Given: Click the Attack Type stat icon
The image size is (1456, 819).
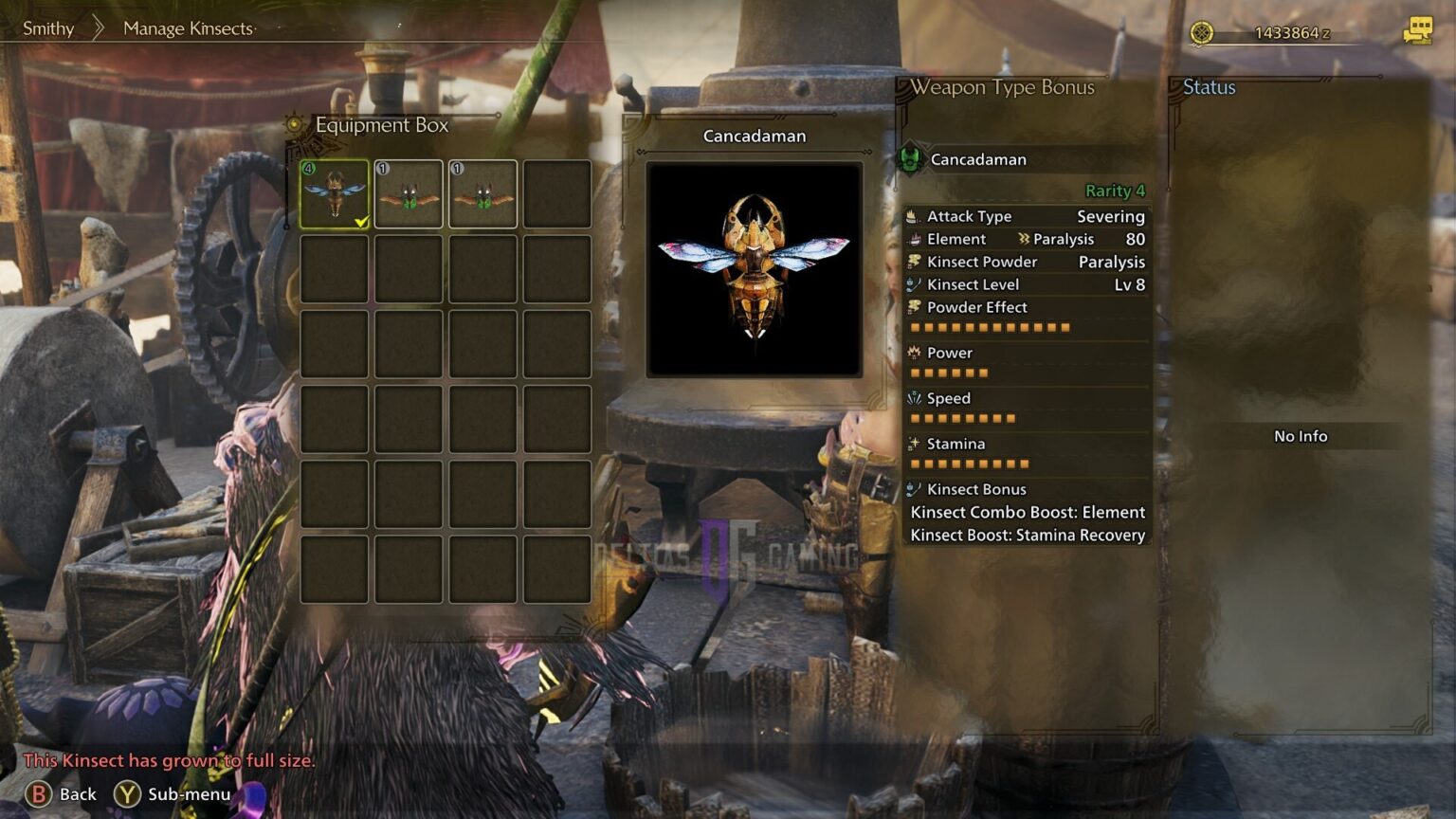Looking at the screenshot, I should tap(913, 216).
